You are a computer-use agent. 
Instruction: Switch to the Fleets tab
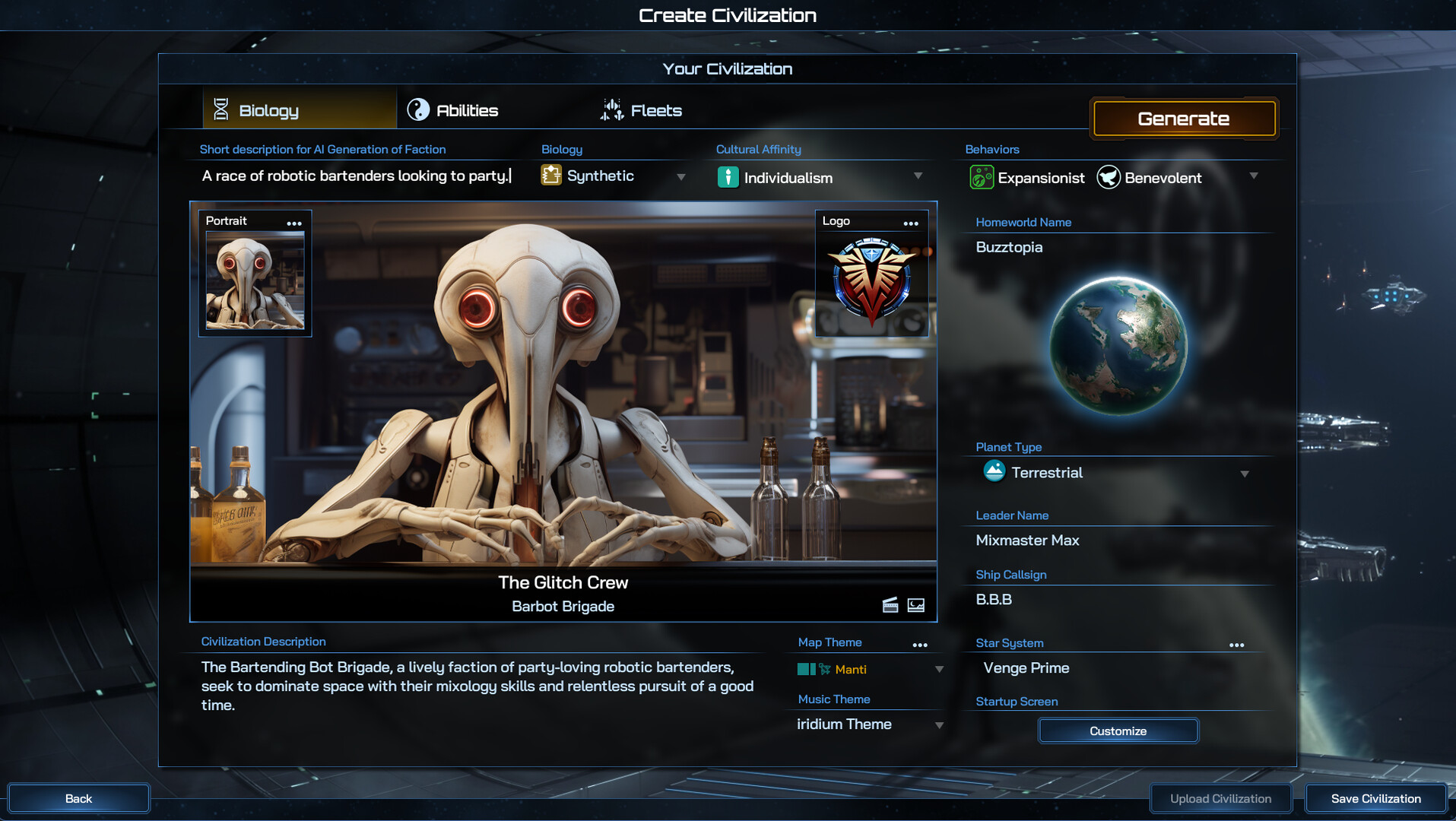click(x=643, y=109)
